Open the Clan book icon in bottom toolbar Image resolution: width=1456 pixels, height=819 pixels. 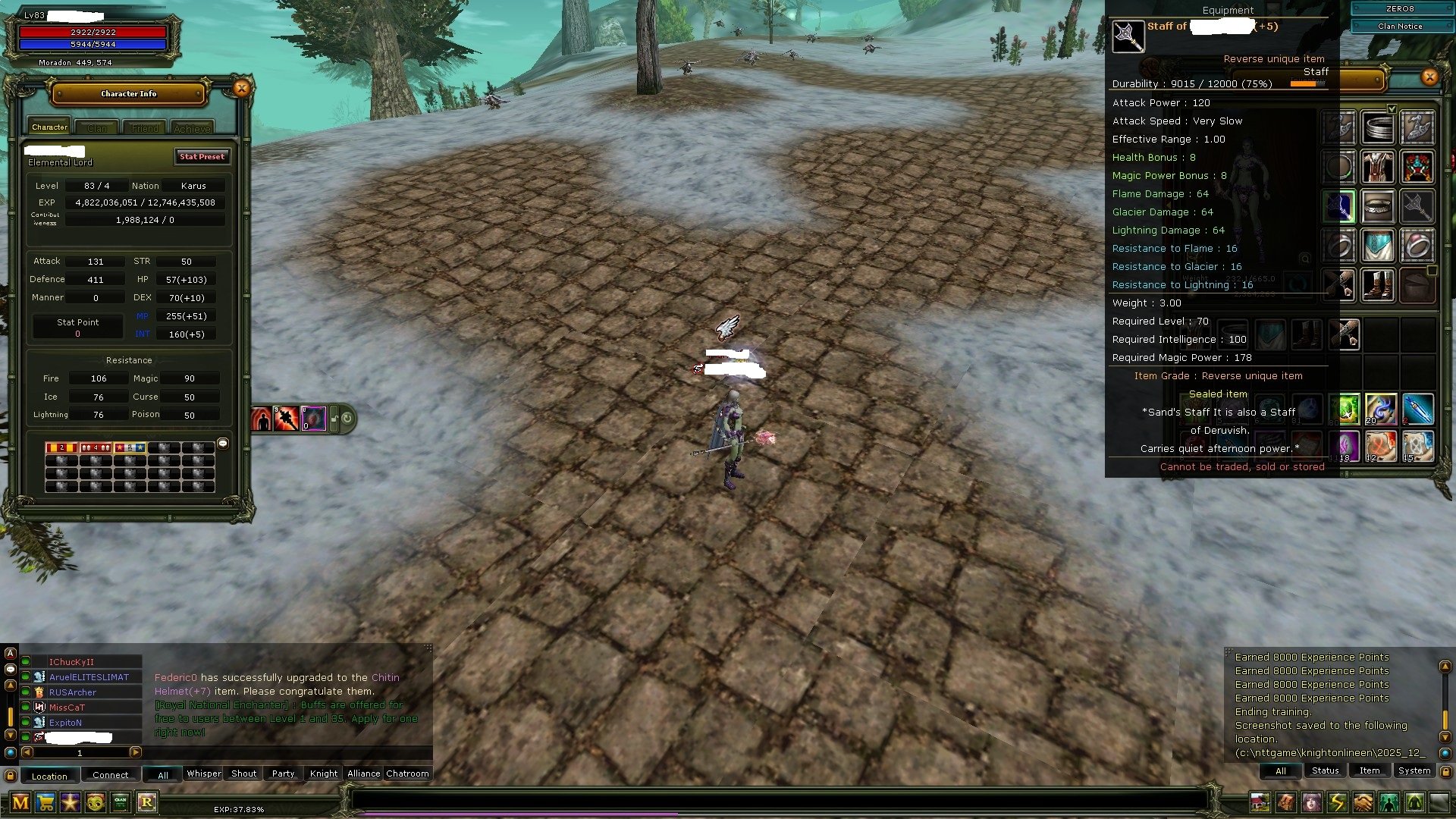(120, 802)
